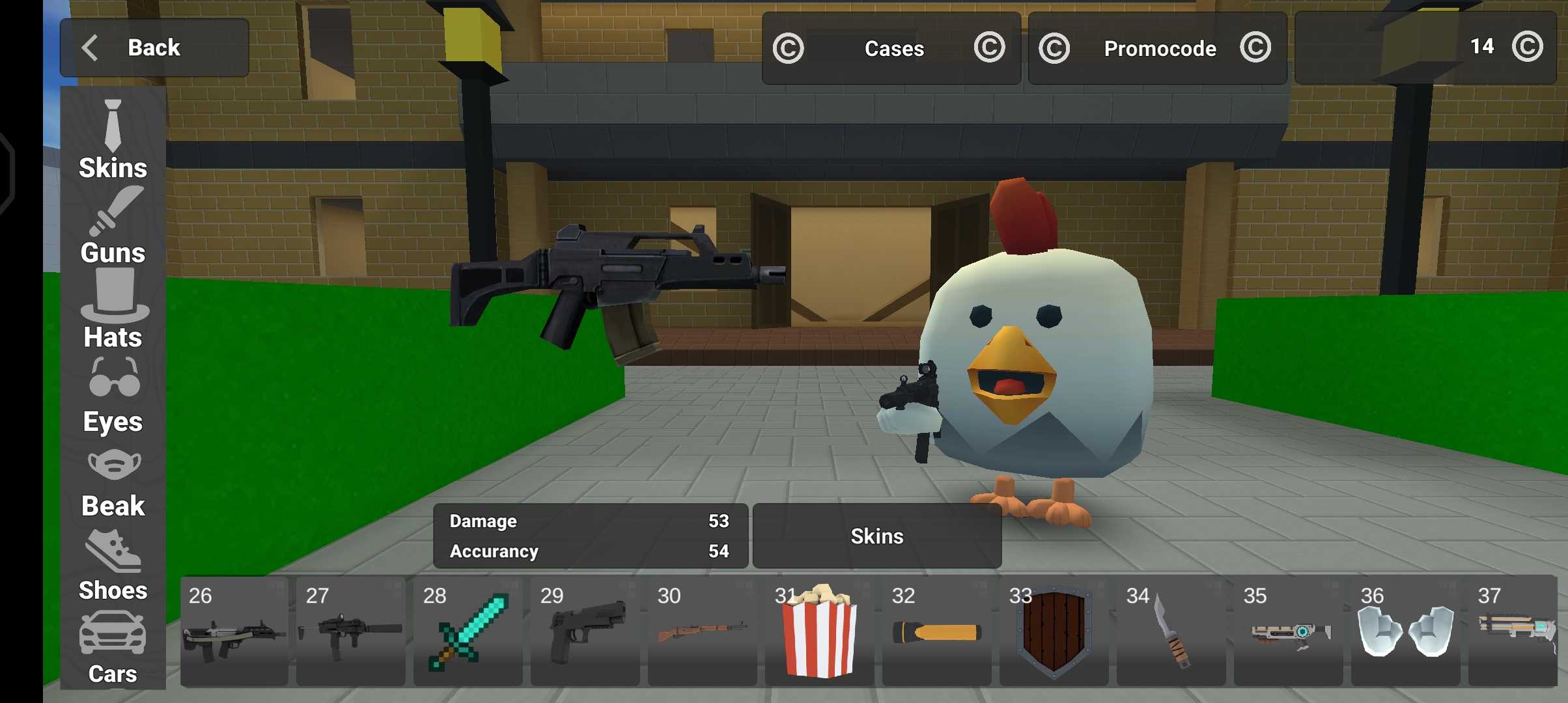
Task: Select the Guns category
Action: click(113, 226)
